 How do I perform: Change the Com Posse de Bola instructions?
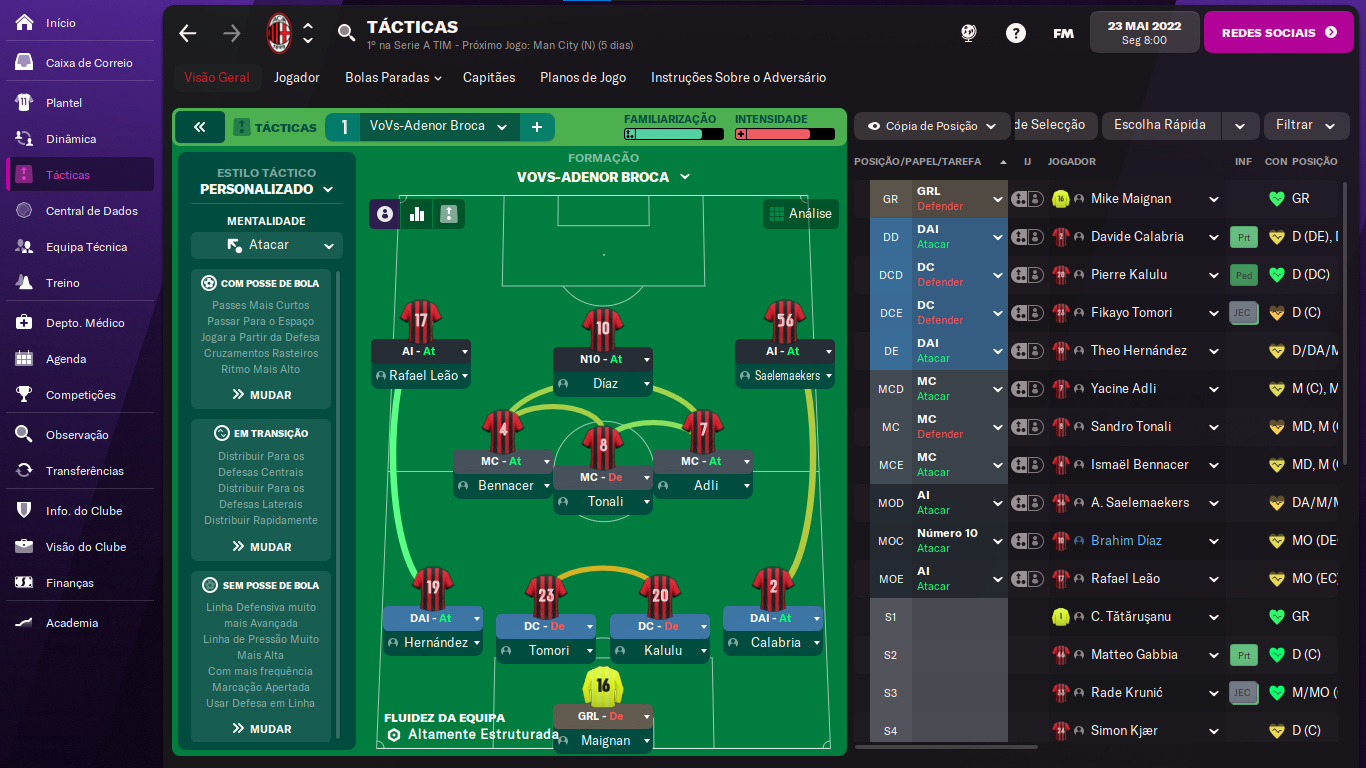tap(261, 395)
